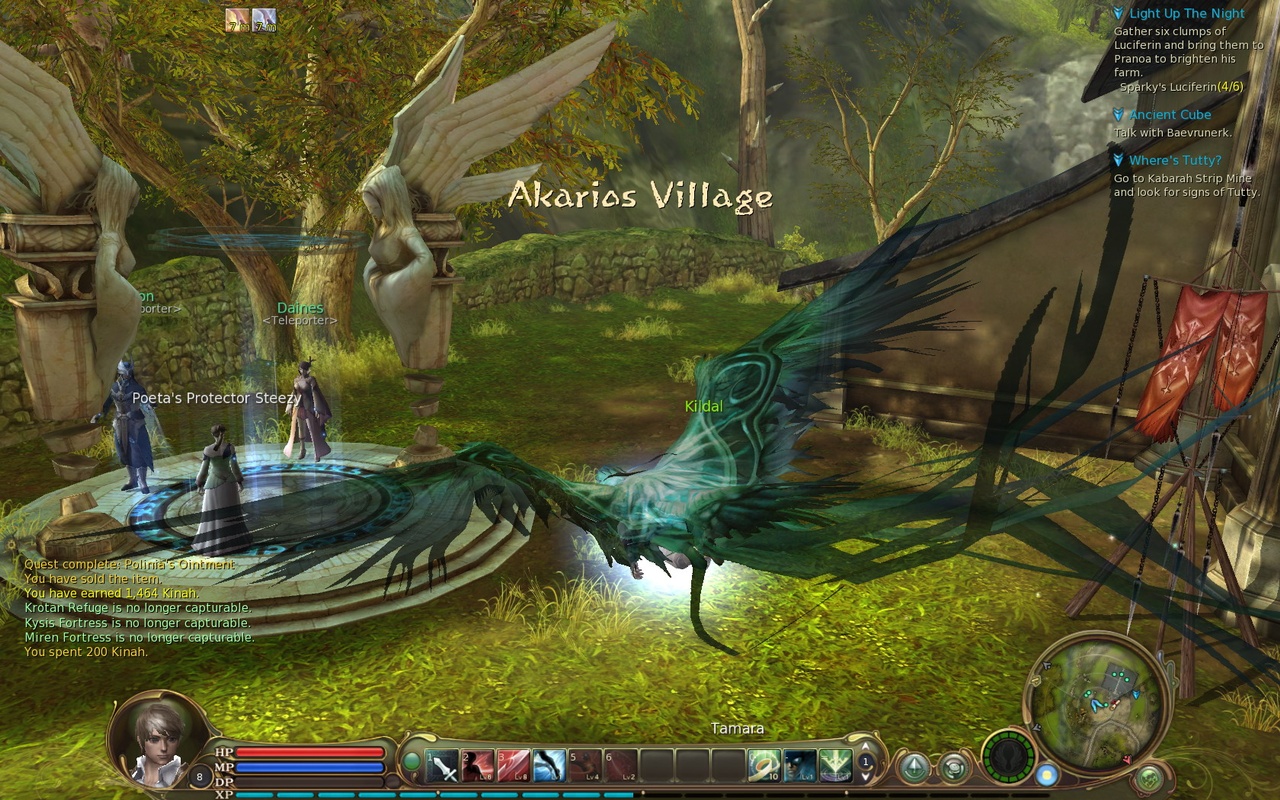Screen dimensions: 1280x800
Task: Select the winged green skill at quickbar's right end
Action: tap(834, 766)
